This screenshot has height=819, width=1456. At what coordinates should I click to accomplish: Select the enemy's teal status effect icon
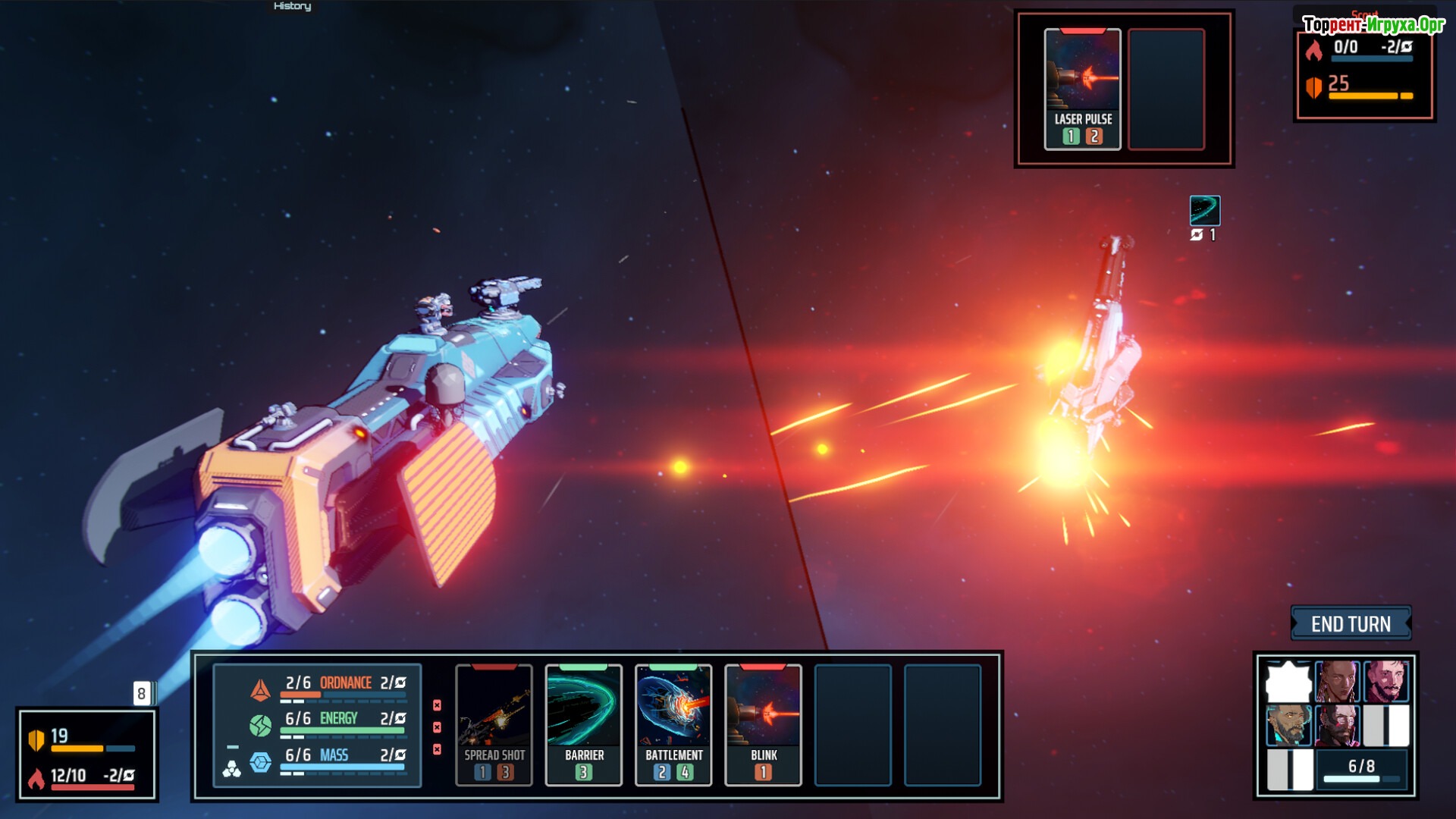1204,210
